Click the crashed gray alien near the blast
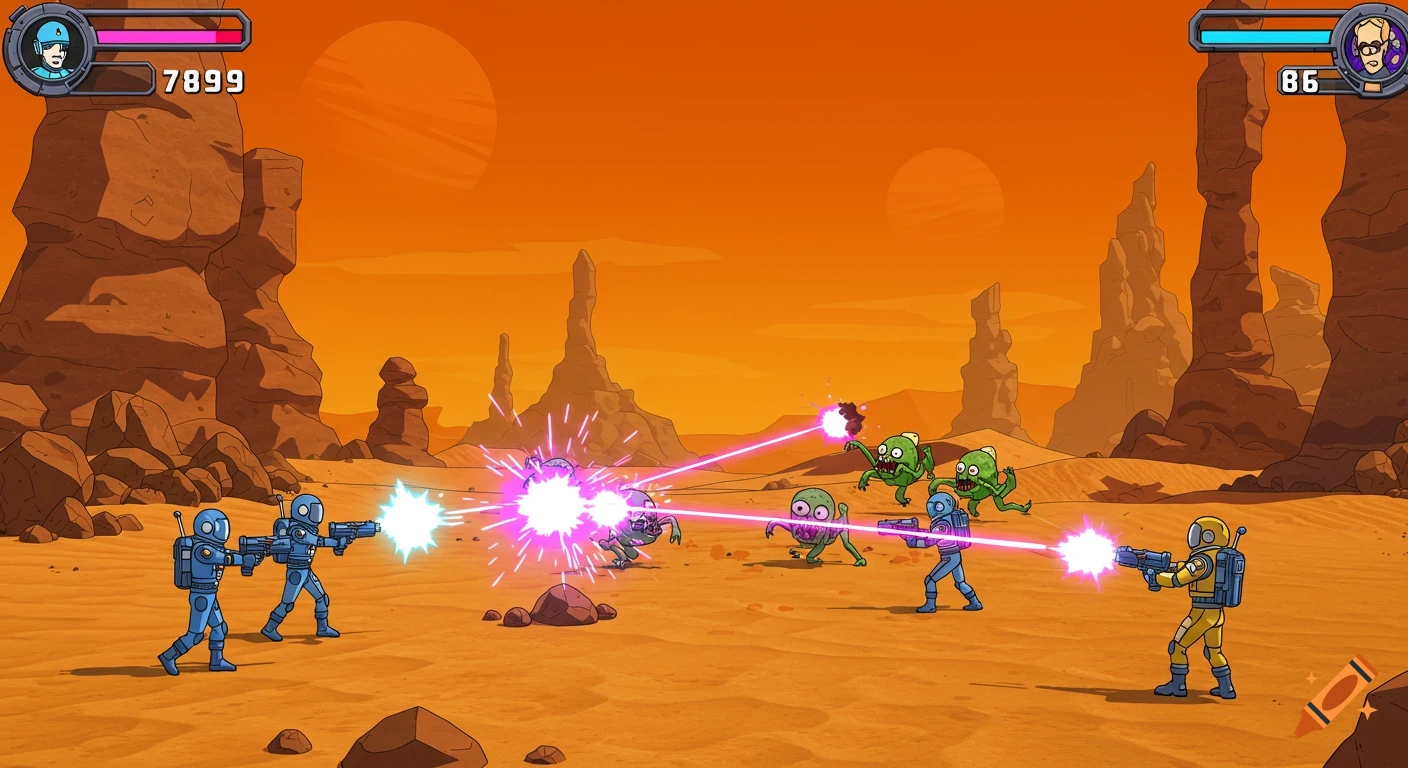The image size is (1408, 768). 640,525
